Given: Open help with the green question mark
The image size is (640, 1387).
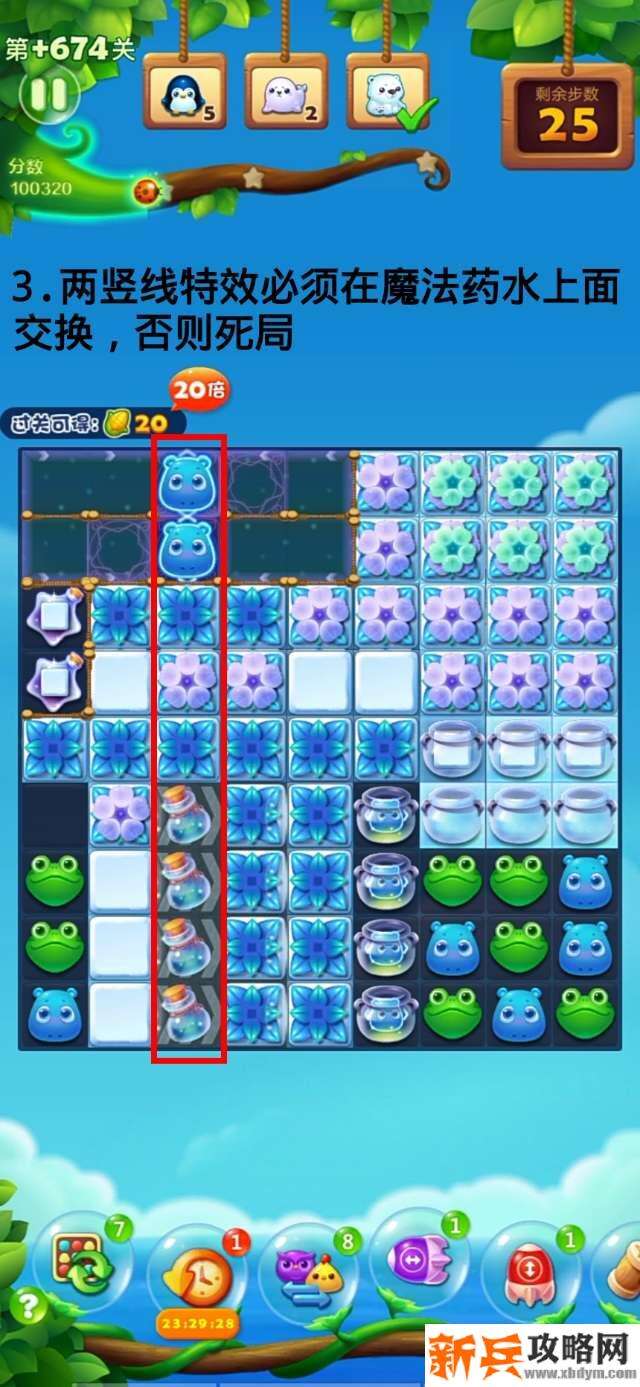Looking at the screenshot, I should 29,1307.
